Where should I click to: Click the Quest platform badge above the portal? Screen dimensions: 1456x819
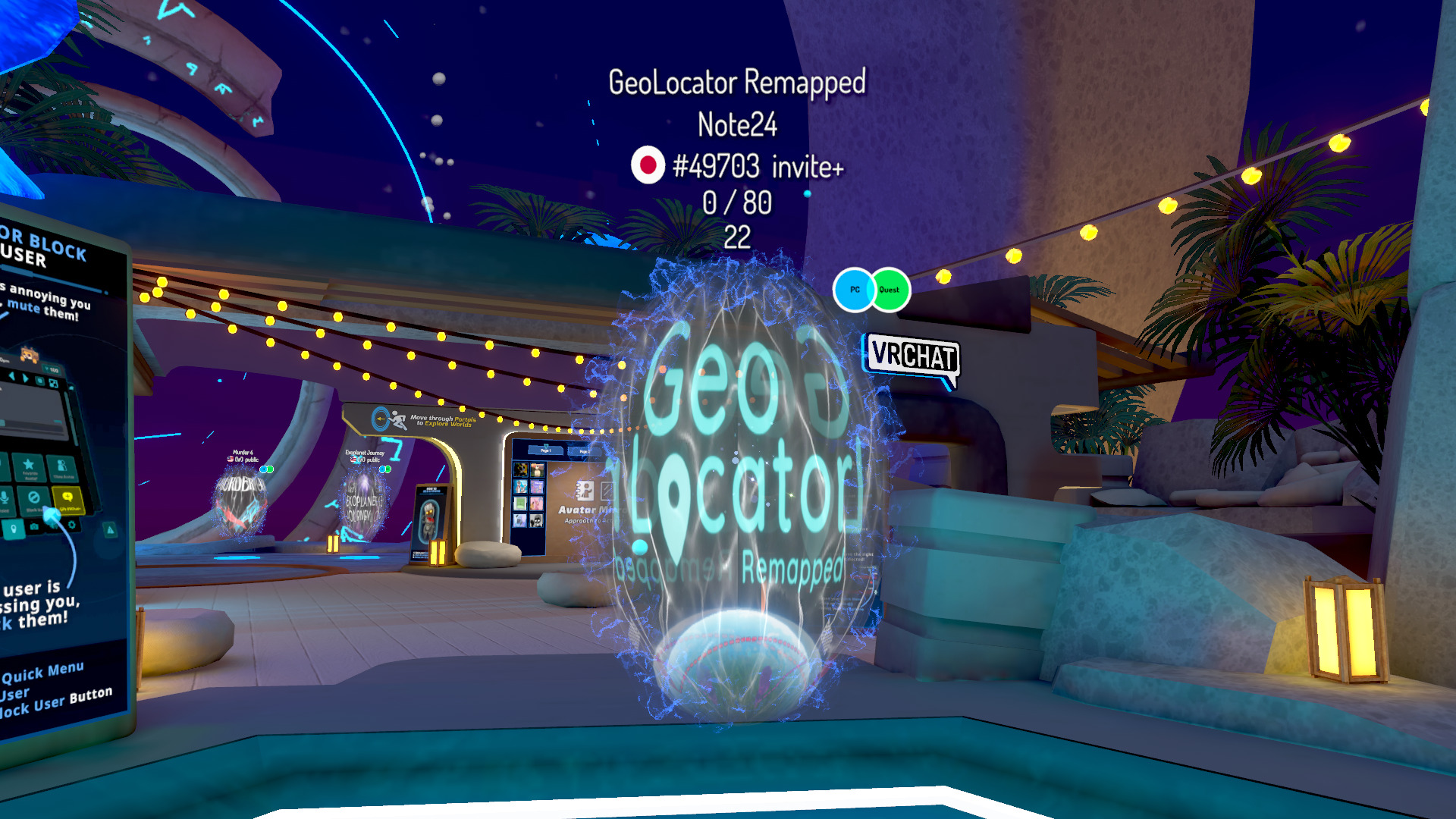(889, 290)
